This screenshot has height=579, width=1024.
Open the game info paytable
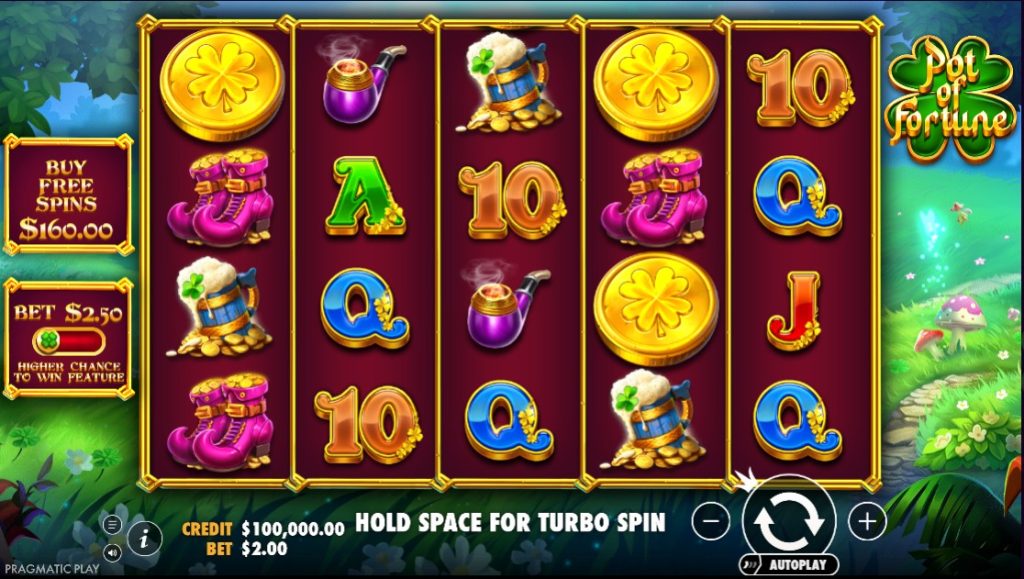click(145, 537)
